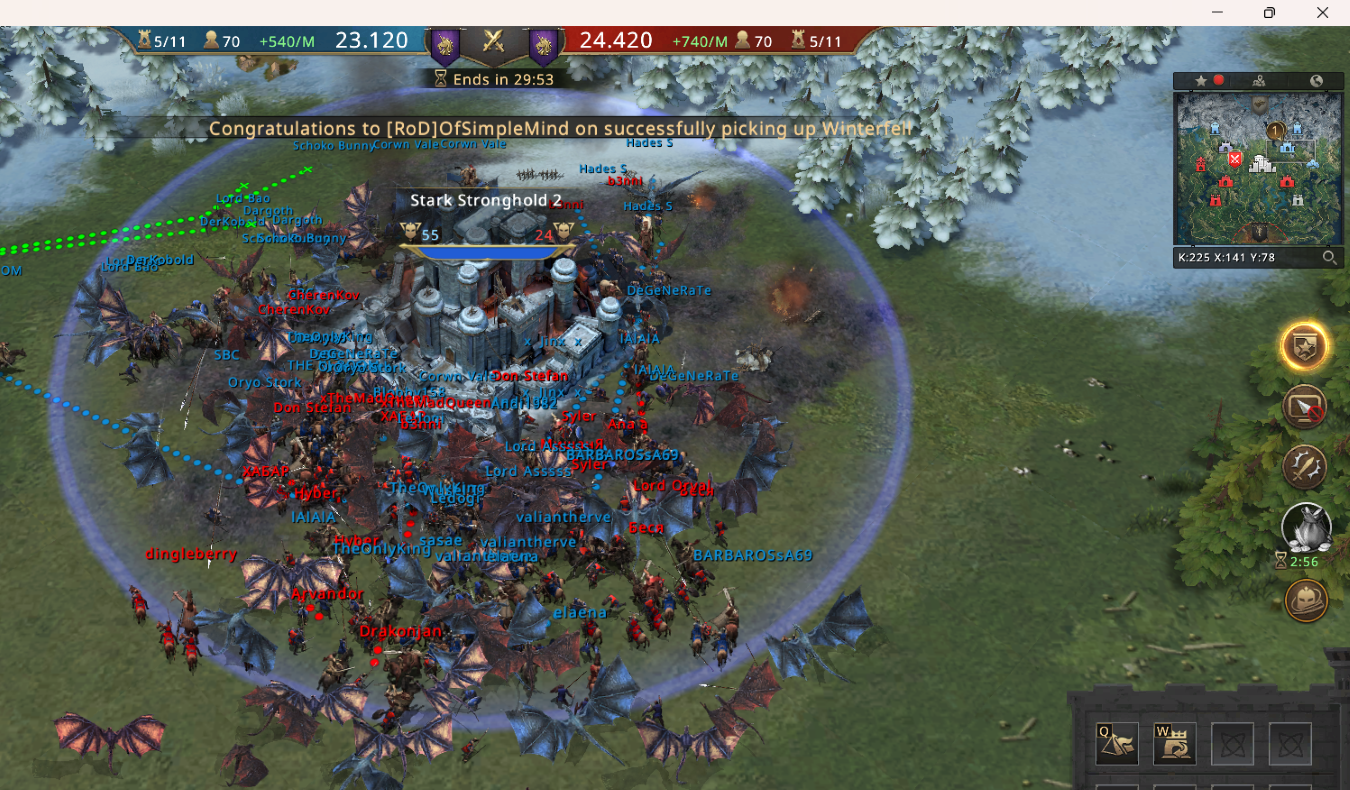This screenshot has height=790, width=1350.
Task: Click the minimap magnifying glass search
Action: pos(1329,258)
